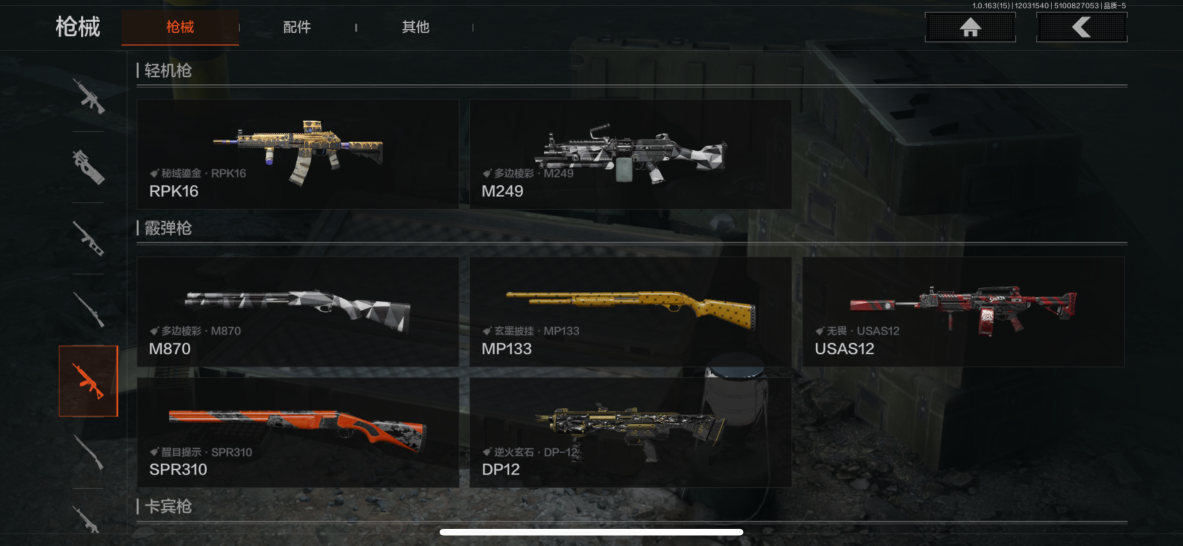Show the P90-style submachine gun category
The width and height of the screenshot is (1183, 546).
(x=88, y=166)
